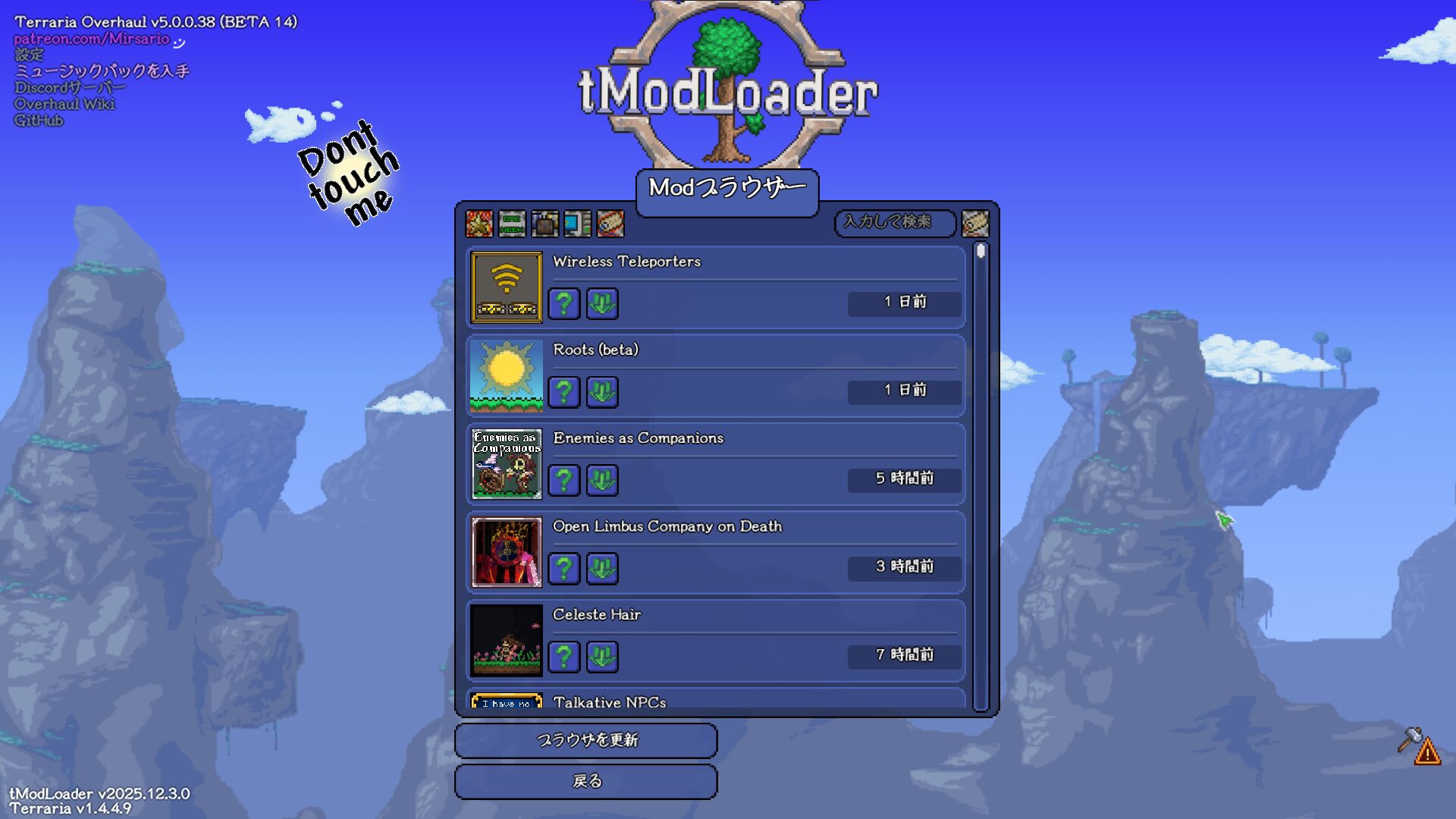Click the download arrow for Celeste Hair

[601, 657]
